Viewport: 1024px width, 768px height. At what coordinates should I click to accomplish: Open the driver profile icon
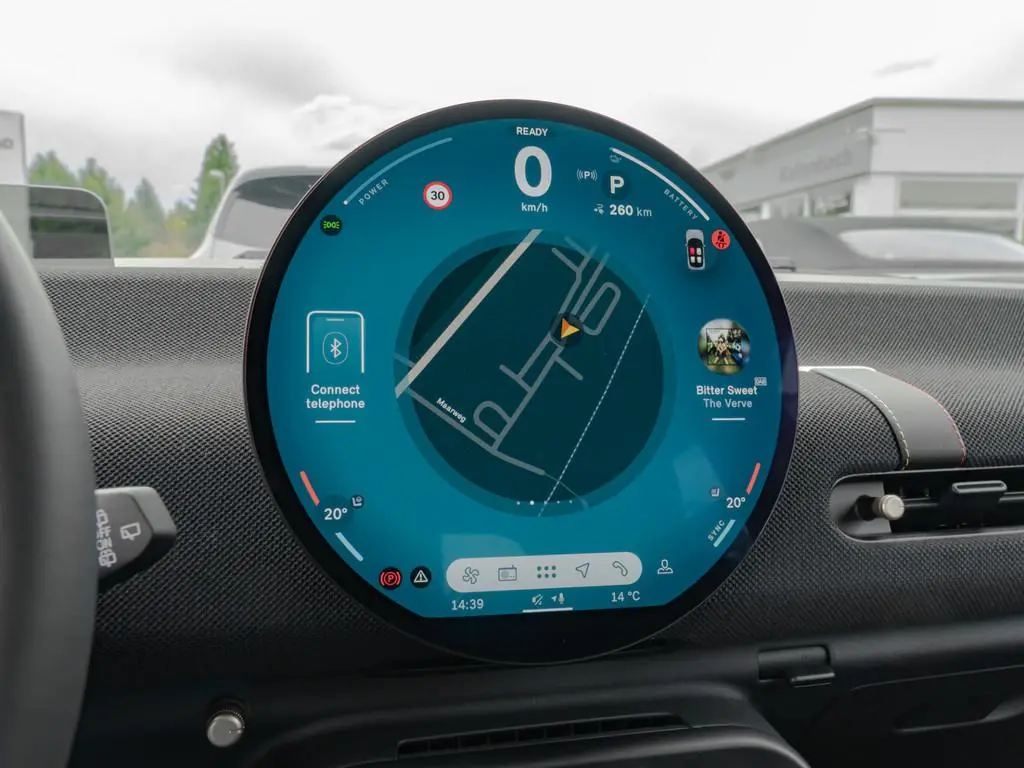(665, 566)
